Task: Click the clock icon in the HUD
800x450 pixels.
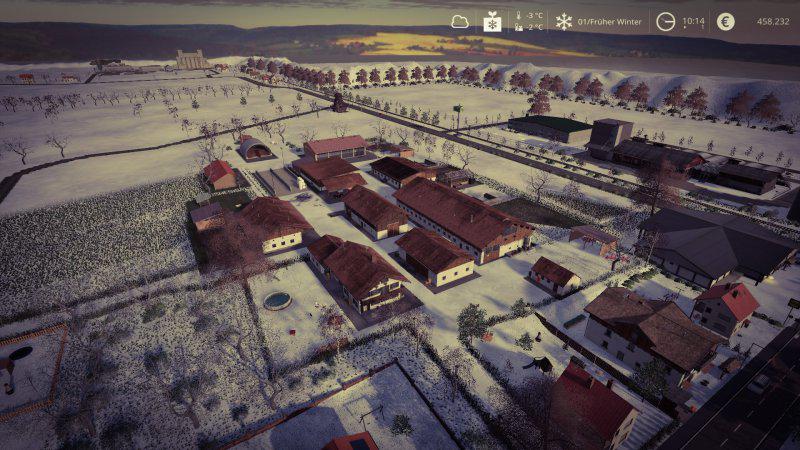Action: point(665,21)
